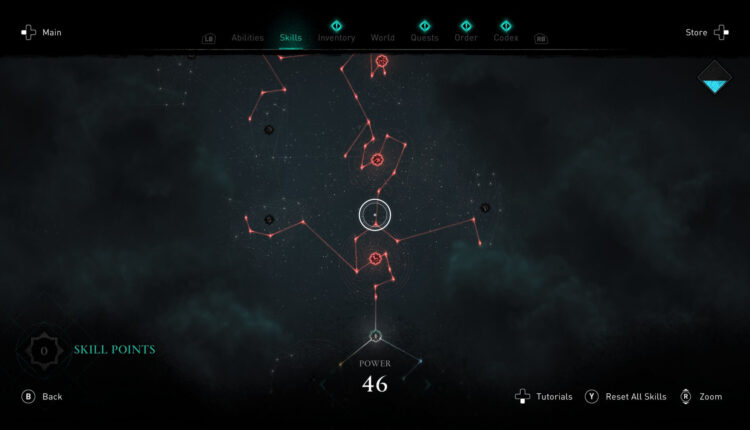The image size is (750, 430).
Task: Select the root skill node above Power
Action: click(375, 336)
